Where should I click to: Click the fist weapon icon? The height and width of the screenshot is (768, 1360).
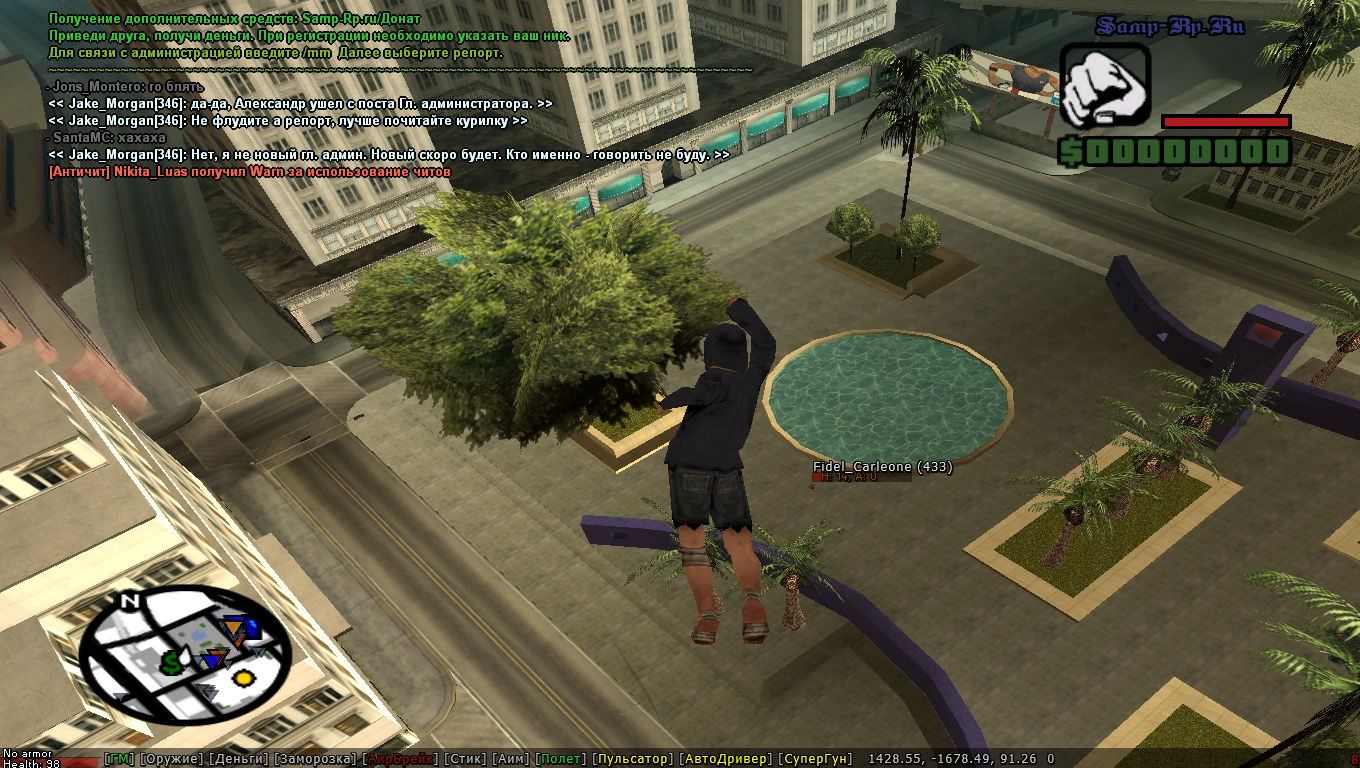[1104, 85]
